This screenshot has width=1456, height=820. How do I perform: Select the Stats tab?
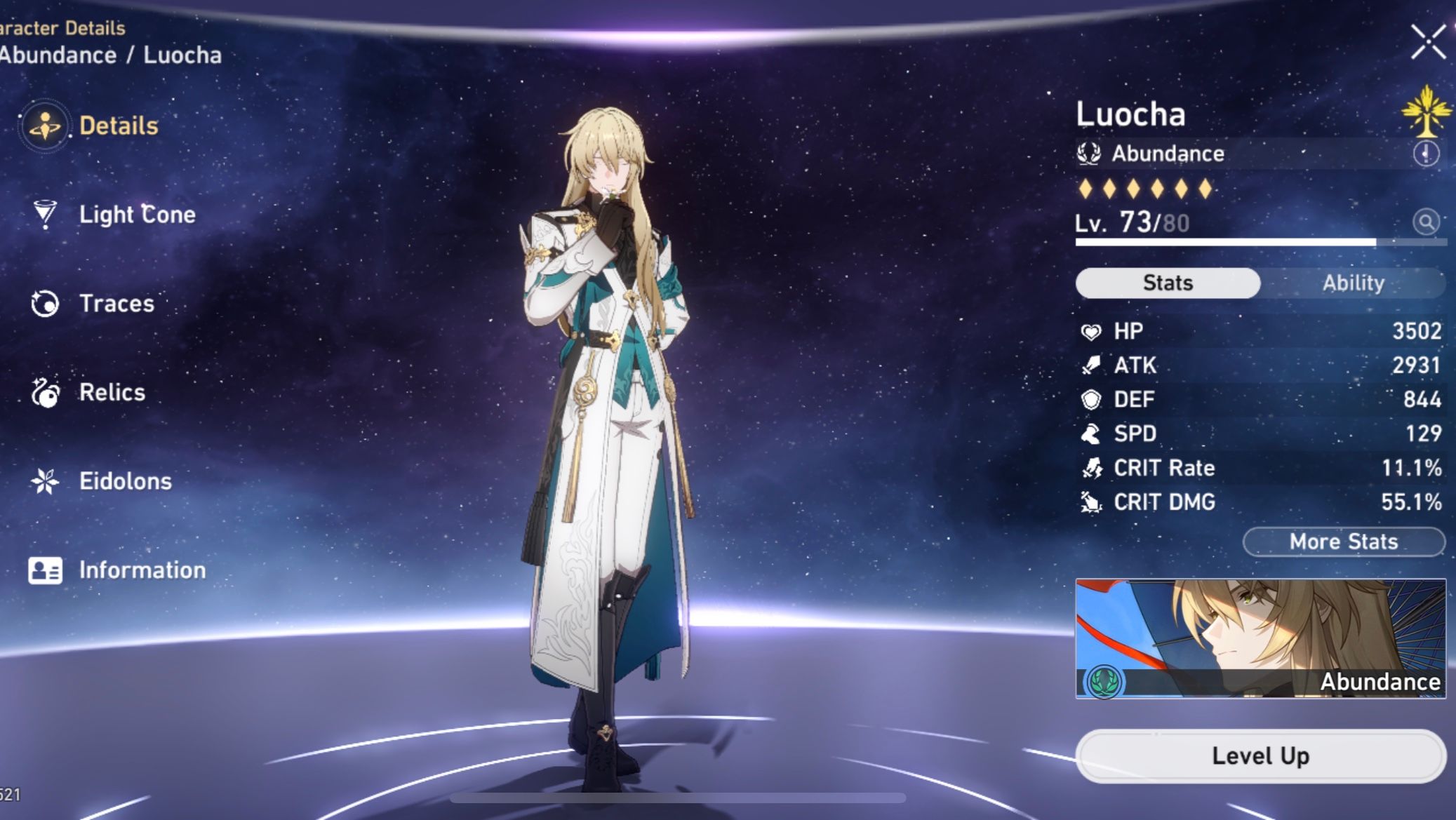[1167, 283]
